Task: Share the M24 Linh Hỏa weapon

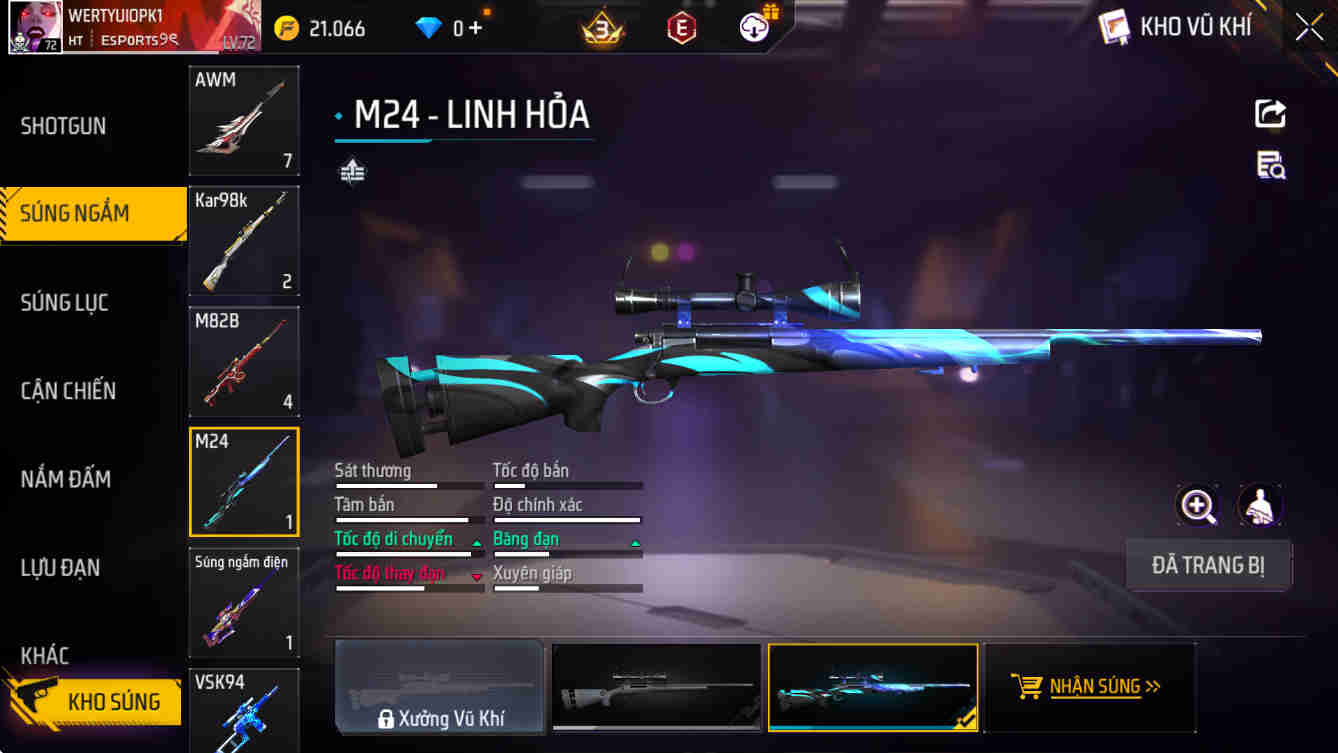Action: click(1269, 113)
